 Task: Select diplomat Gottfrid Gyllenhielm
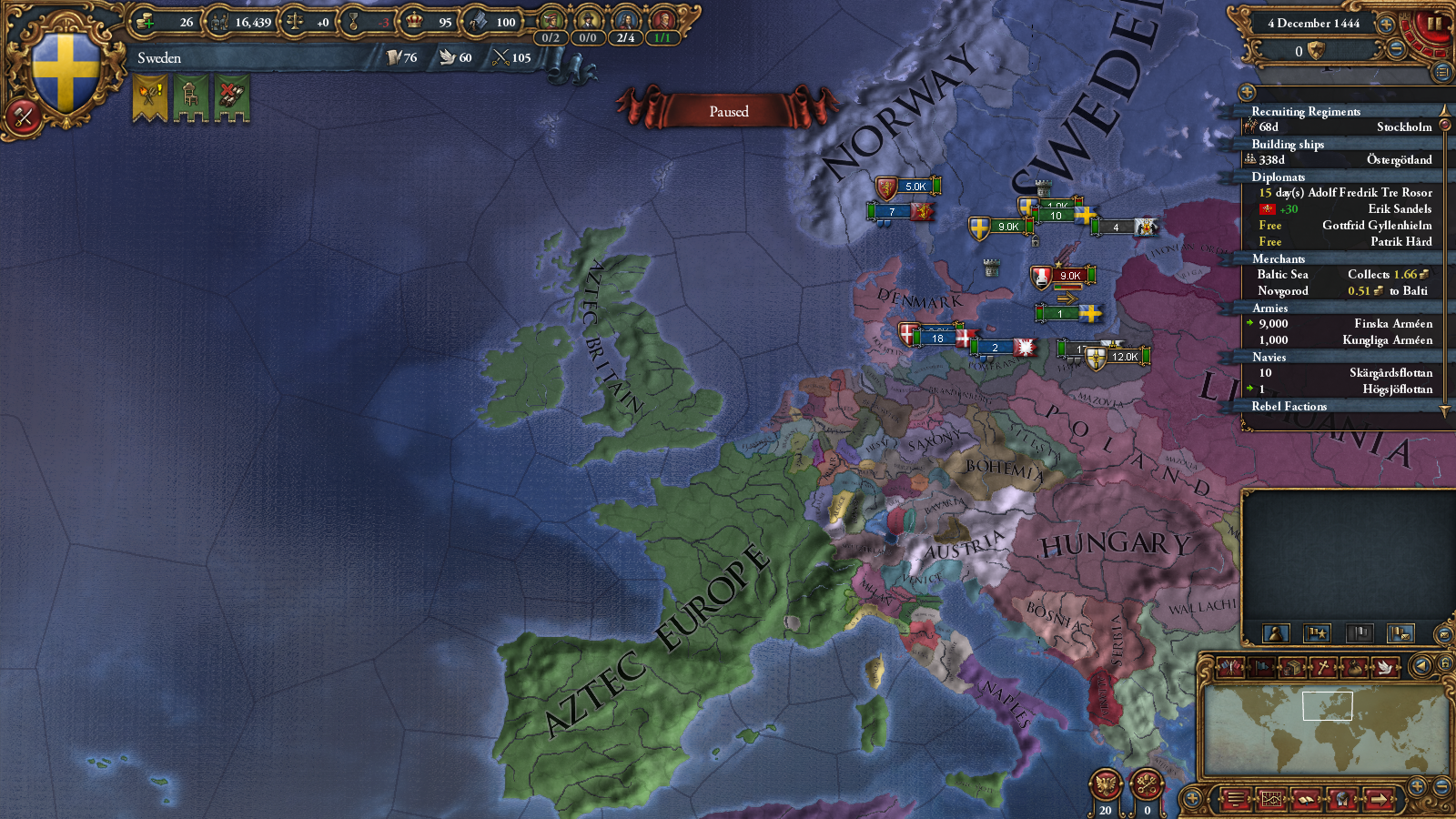point(1345,226)
